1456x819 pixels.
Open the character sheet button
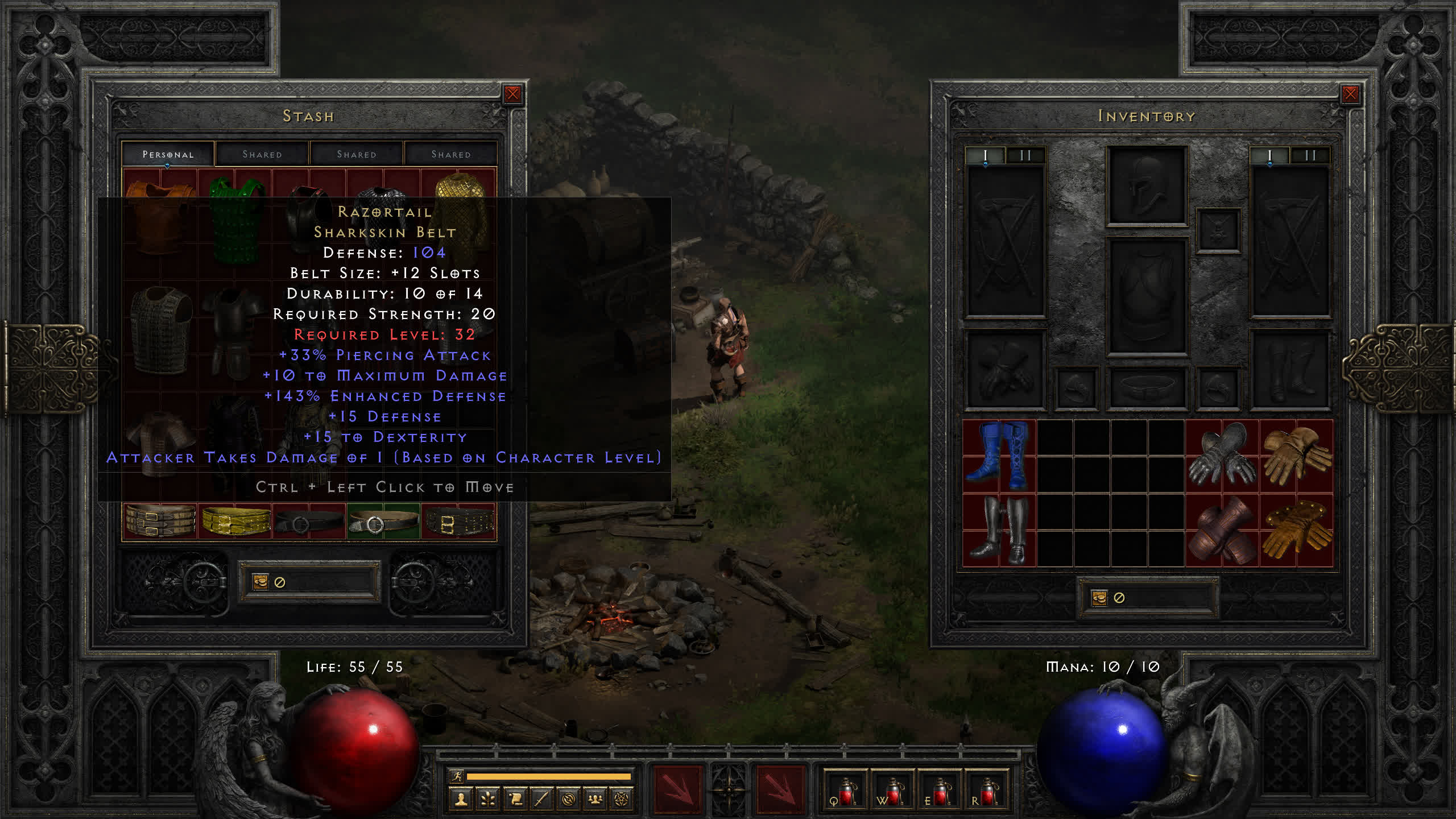pyautogui.click(x=461, y=800)
